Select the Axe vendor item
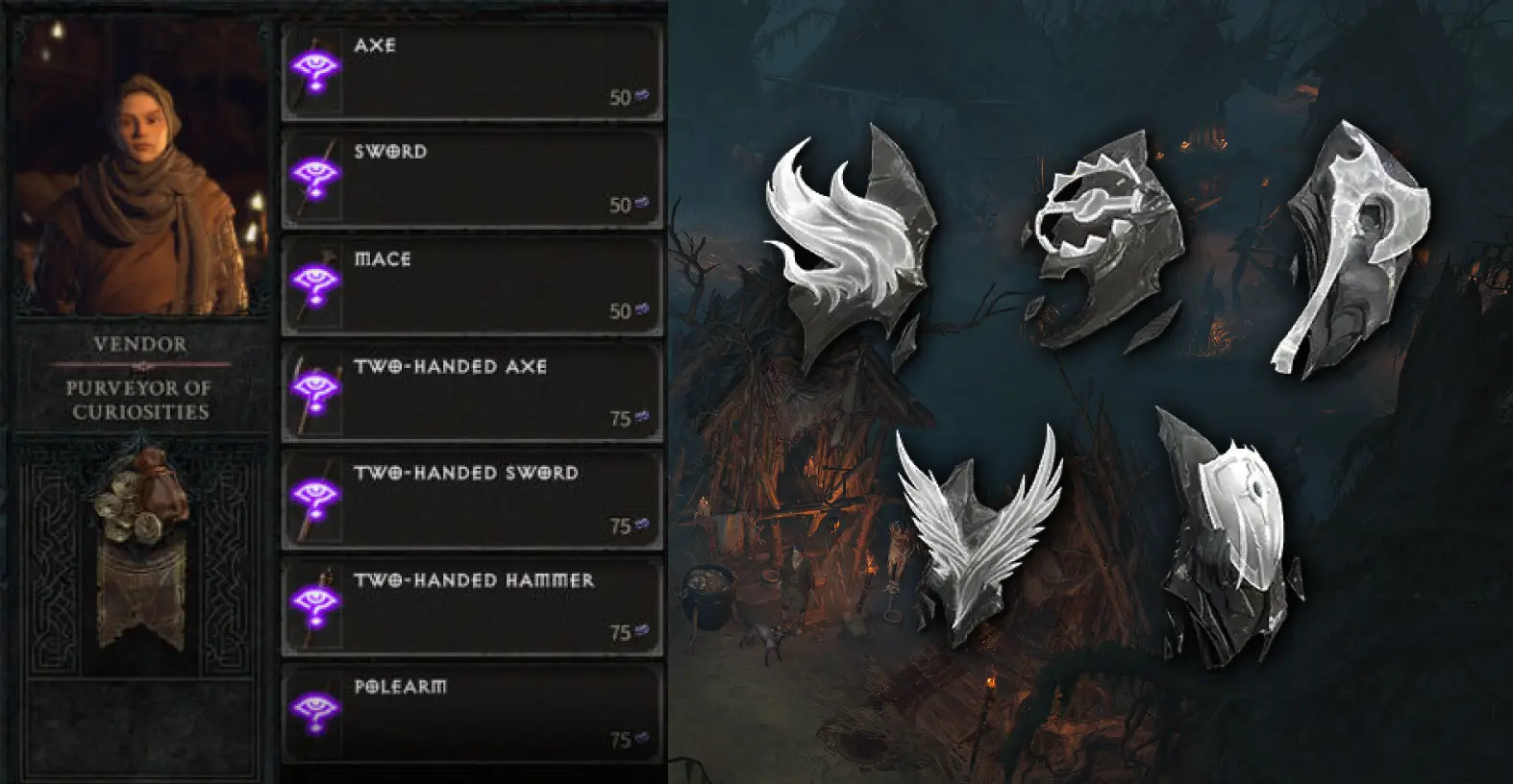The height and width of the screenshot is (784, 1513). click(x=471, y=72)
